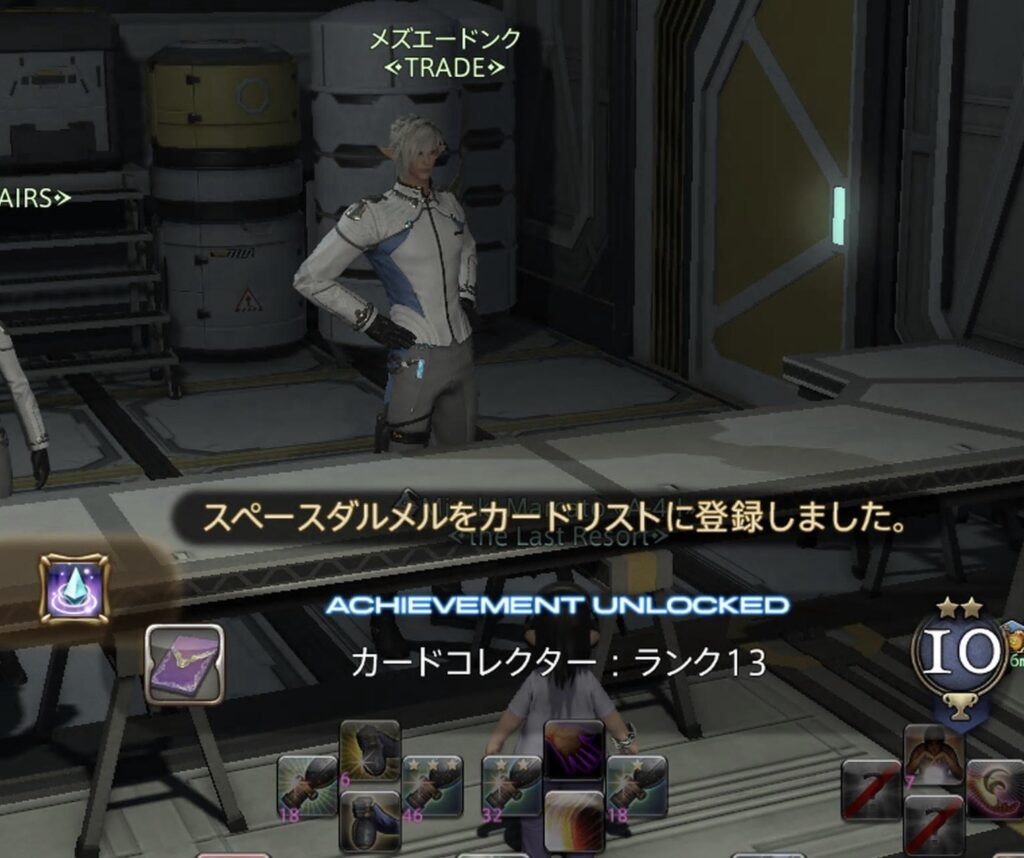
Task: Trigger the yellow-glow action with count 6
Action: coord(370,750)
